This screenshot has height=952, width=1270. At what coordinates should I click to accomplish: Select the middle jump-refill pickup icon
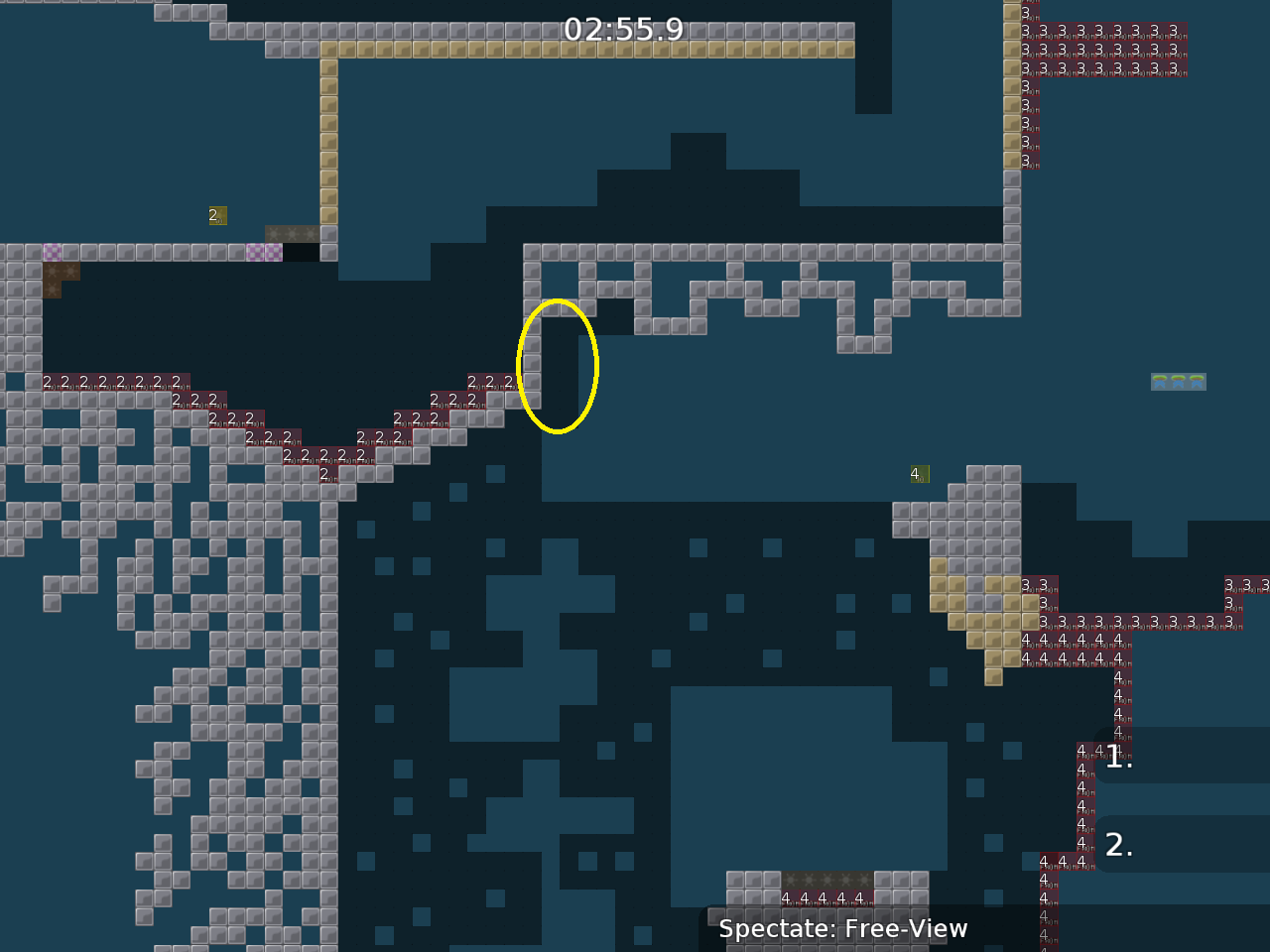1179,382
